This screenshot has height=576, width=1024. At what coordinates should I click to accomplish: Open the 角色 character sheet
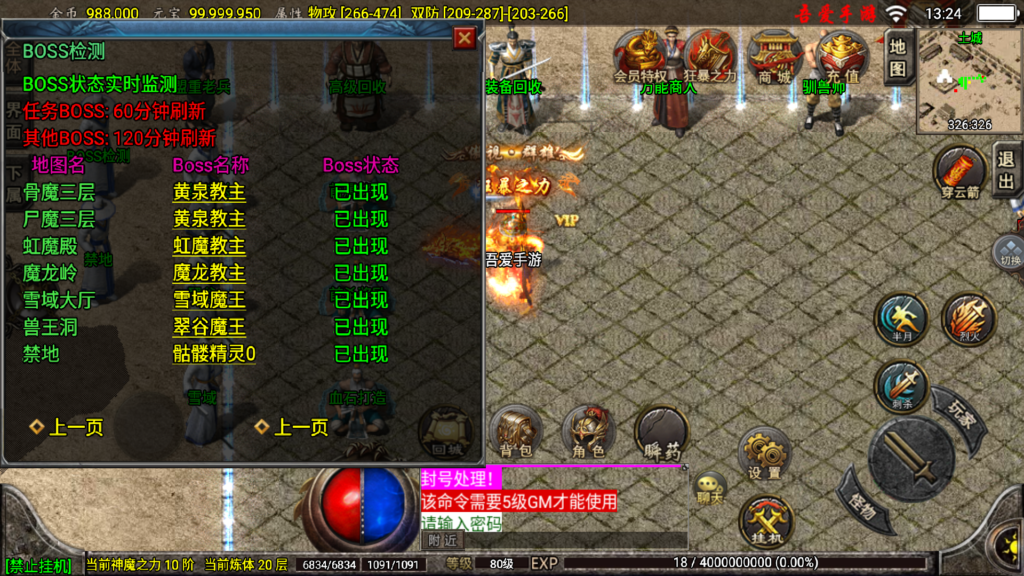tap(588, 432)
